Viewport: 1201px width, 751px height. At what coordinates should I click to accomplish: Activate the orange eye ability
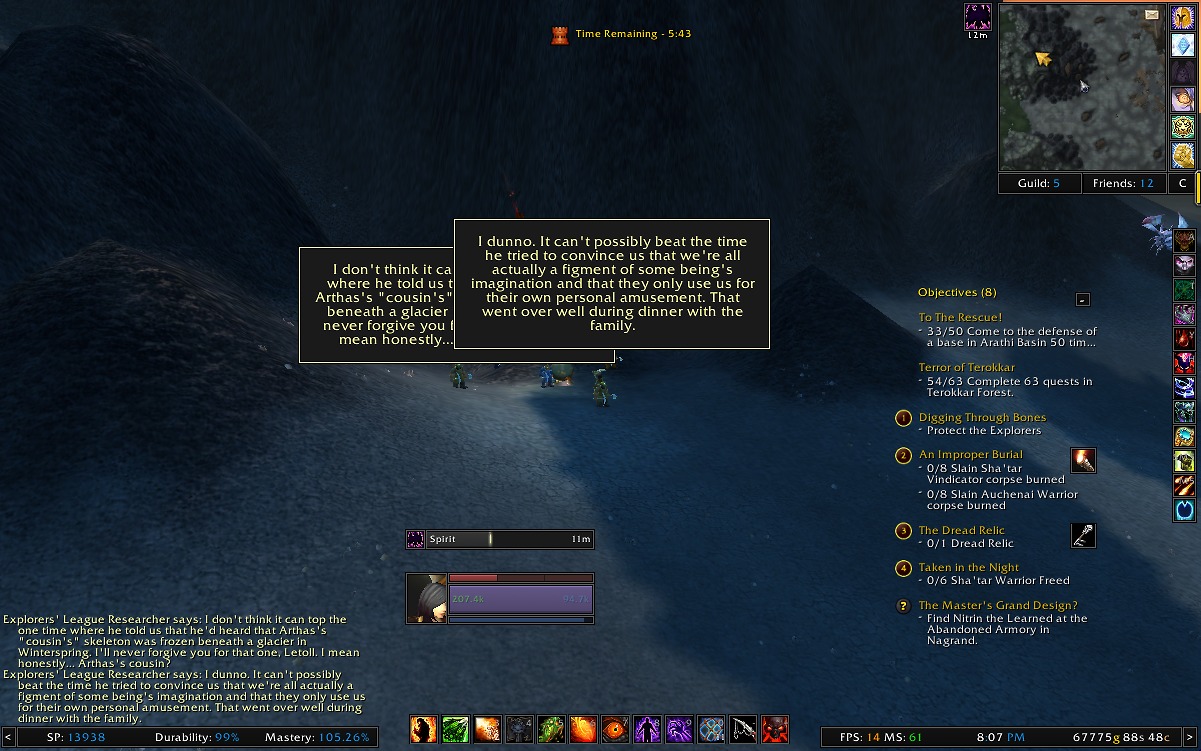pyautogui.click(x=615, y=730)
